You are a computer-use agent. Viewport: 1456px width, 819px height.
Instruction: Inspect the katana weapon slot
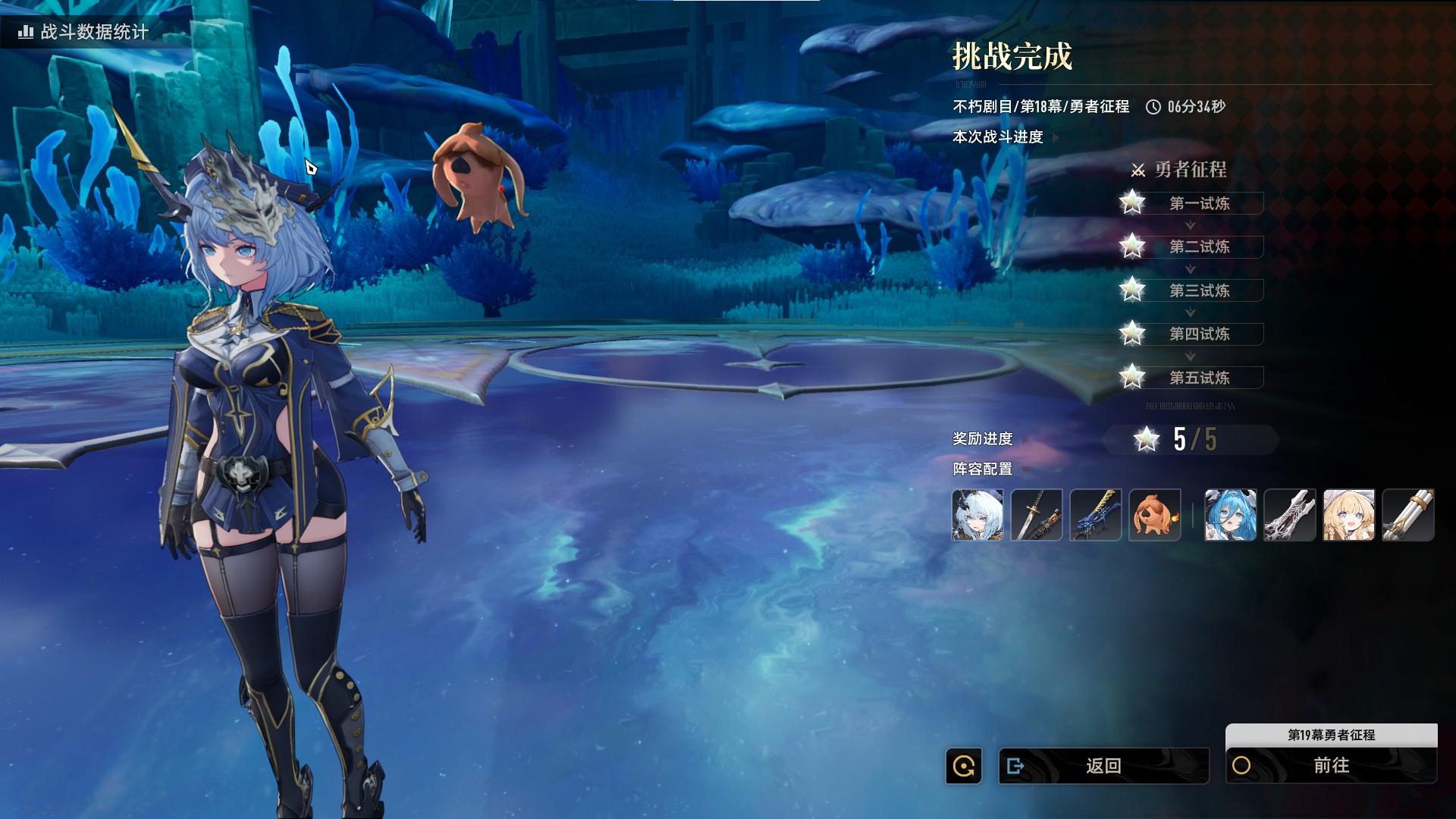[1037, 515]
